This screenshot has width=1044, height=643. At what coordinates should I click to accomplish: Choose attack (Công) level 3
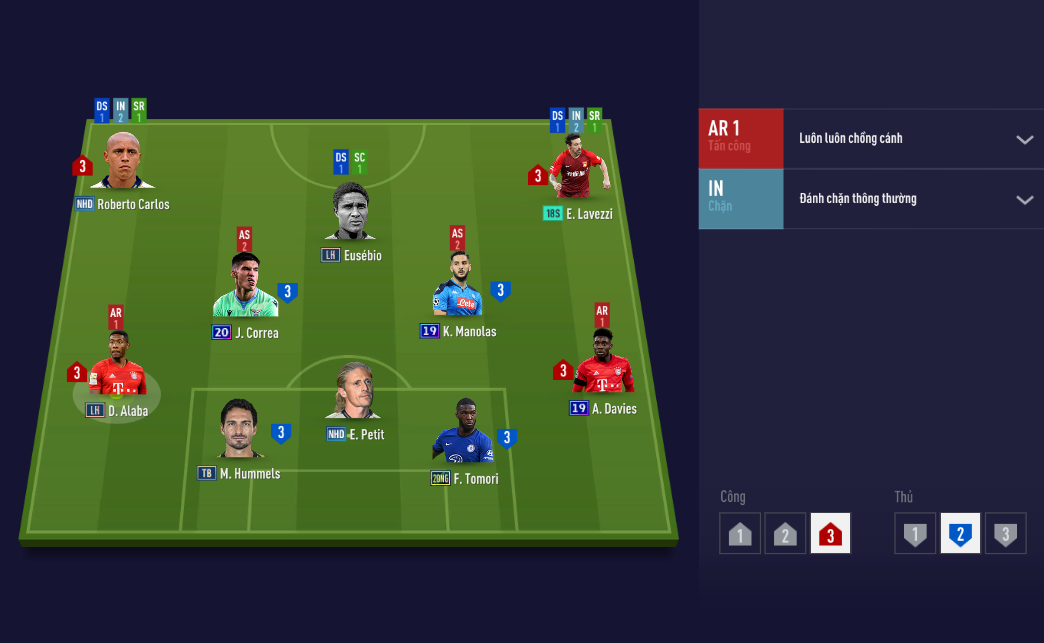coord(830,534)
